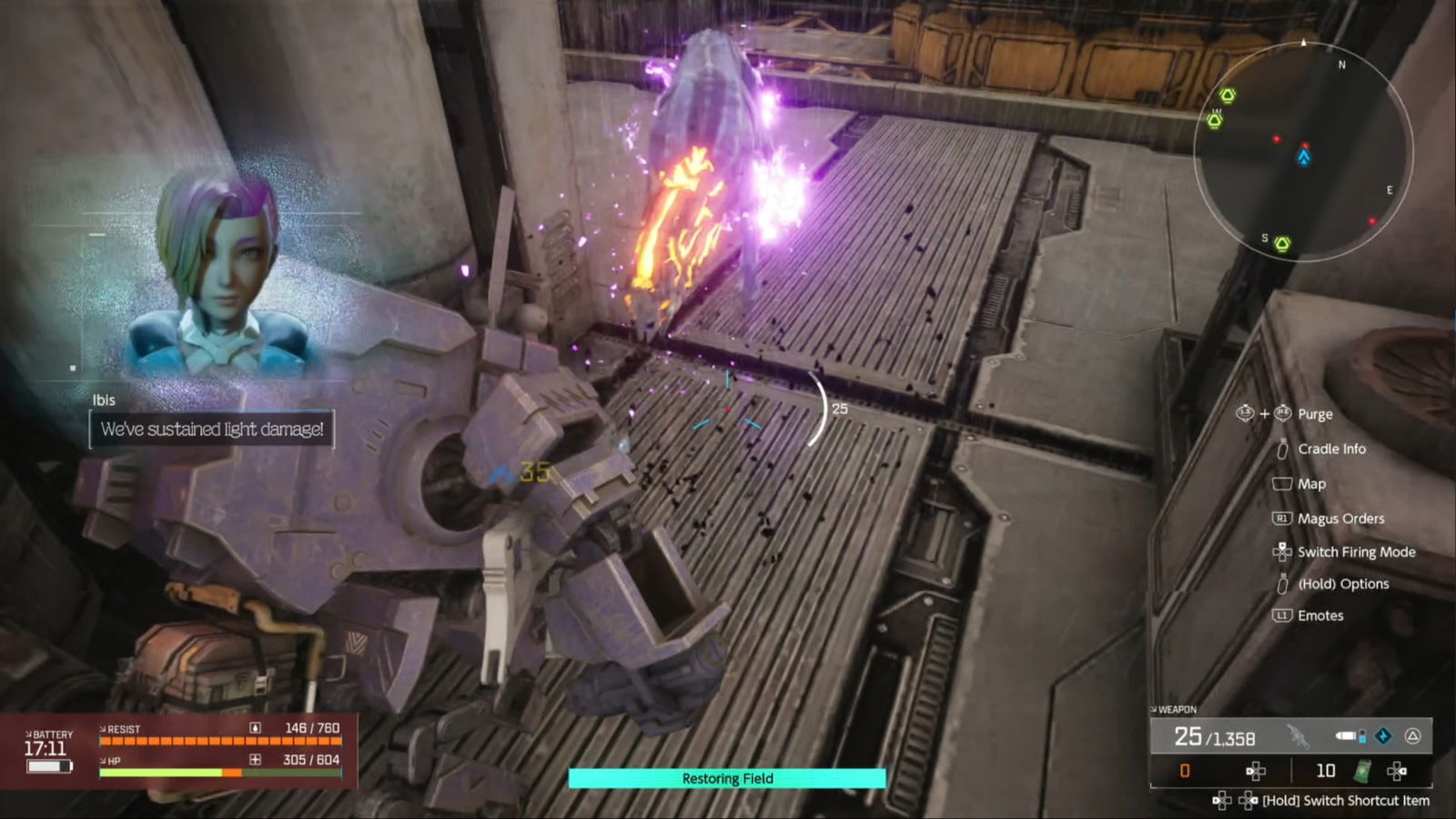The width and height of the screenshot is (1456, 819).
Task: Click the southern green marker on minimap
Action: tap(1282, 243)
